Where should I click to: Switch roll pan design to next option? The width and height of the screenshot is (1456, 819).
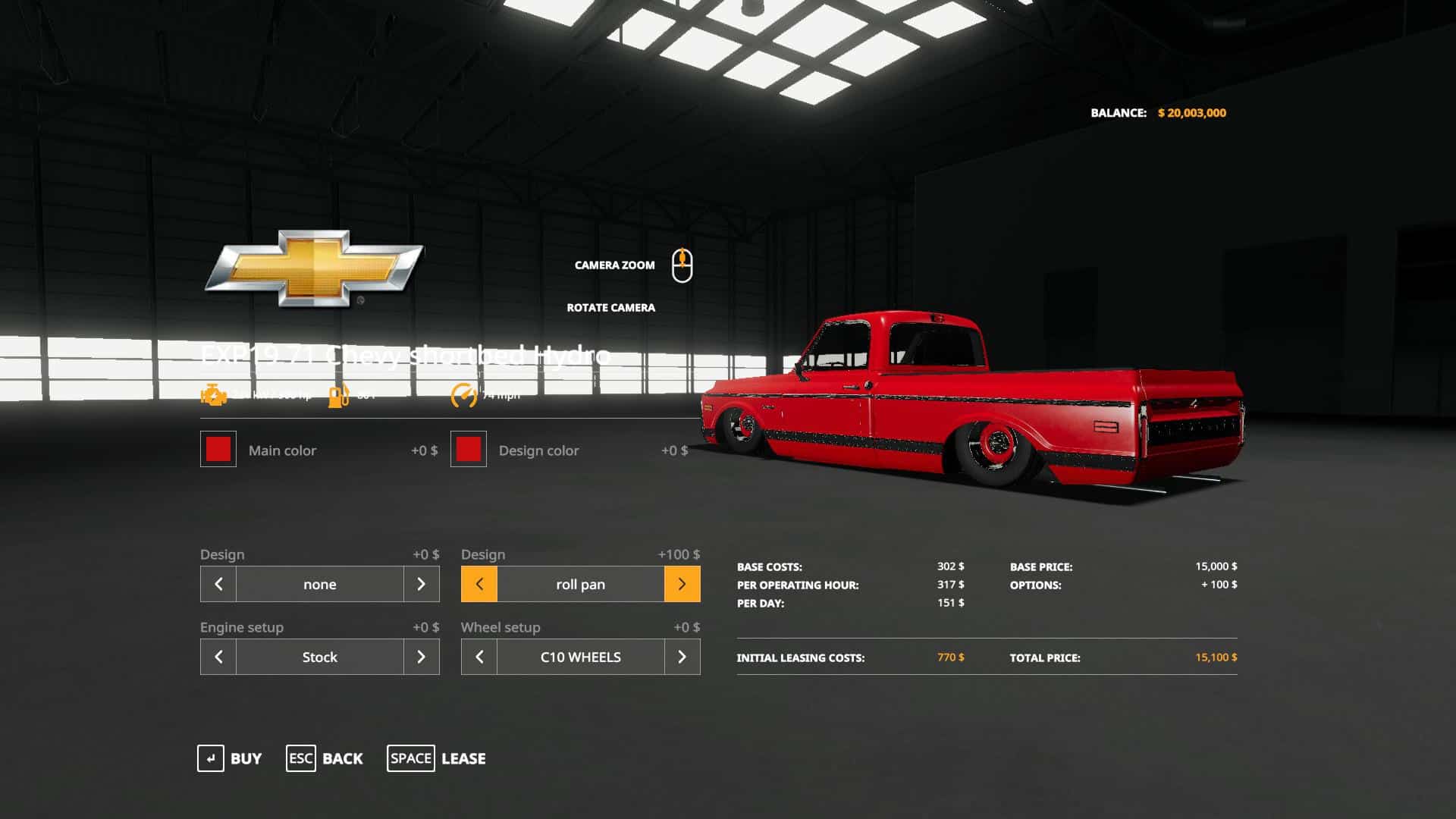click(x=682, y=584)
